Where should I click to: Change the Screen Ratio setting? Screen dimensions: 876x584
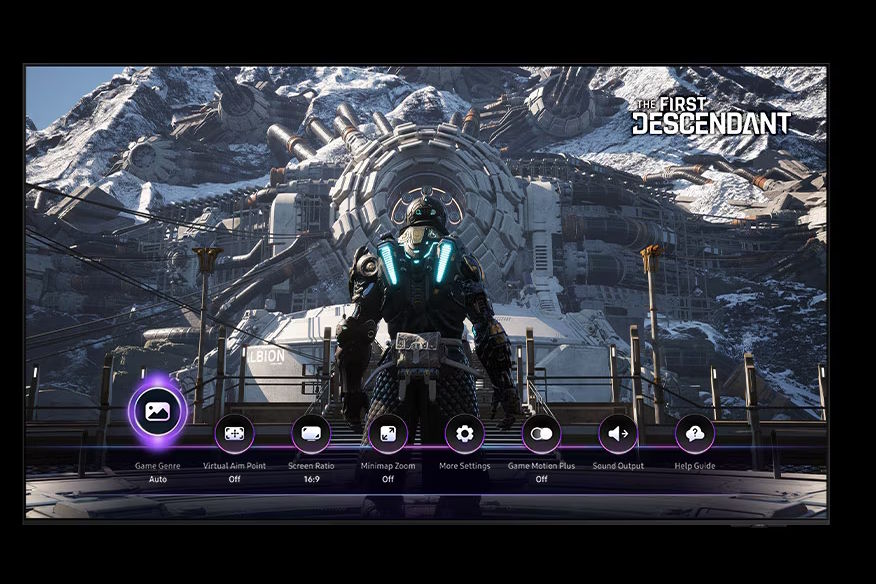click(x=311, y=434)
